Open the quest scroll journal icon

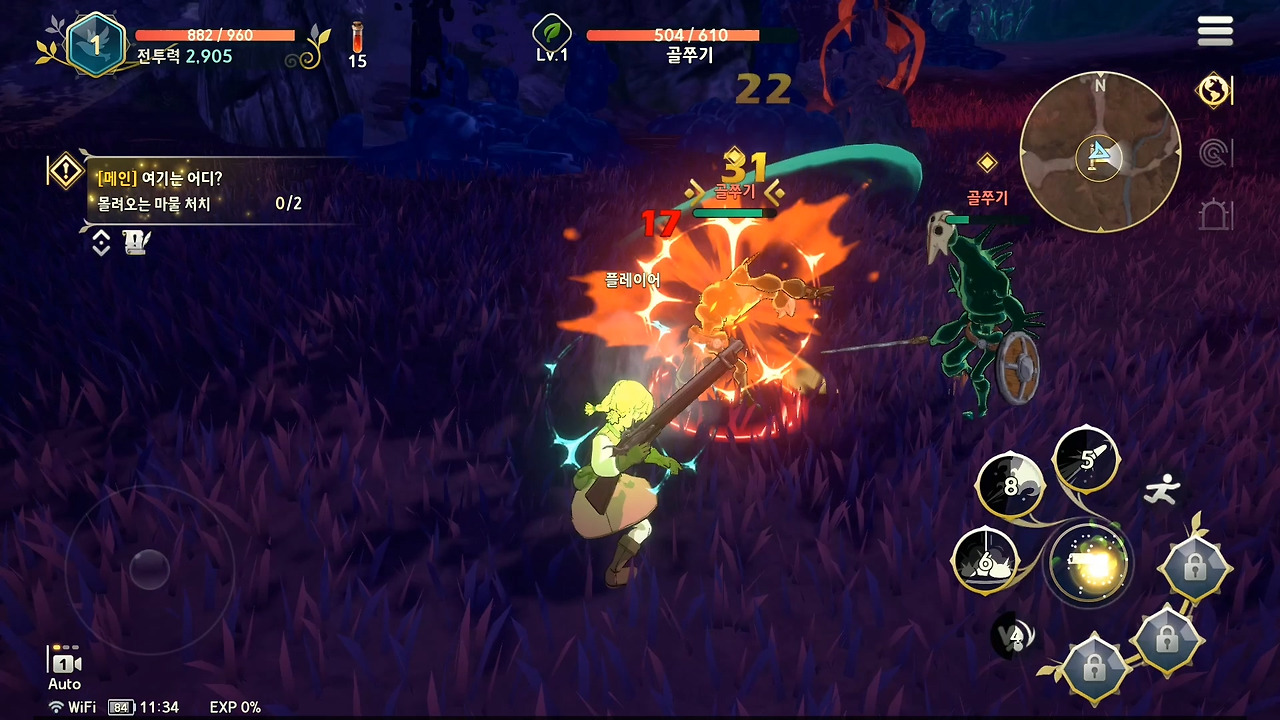click(136, 242)
